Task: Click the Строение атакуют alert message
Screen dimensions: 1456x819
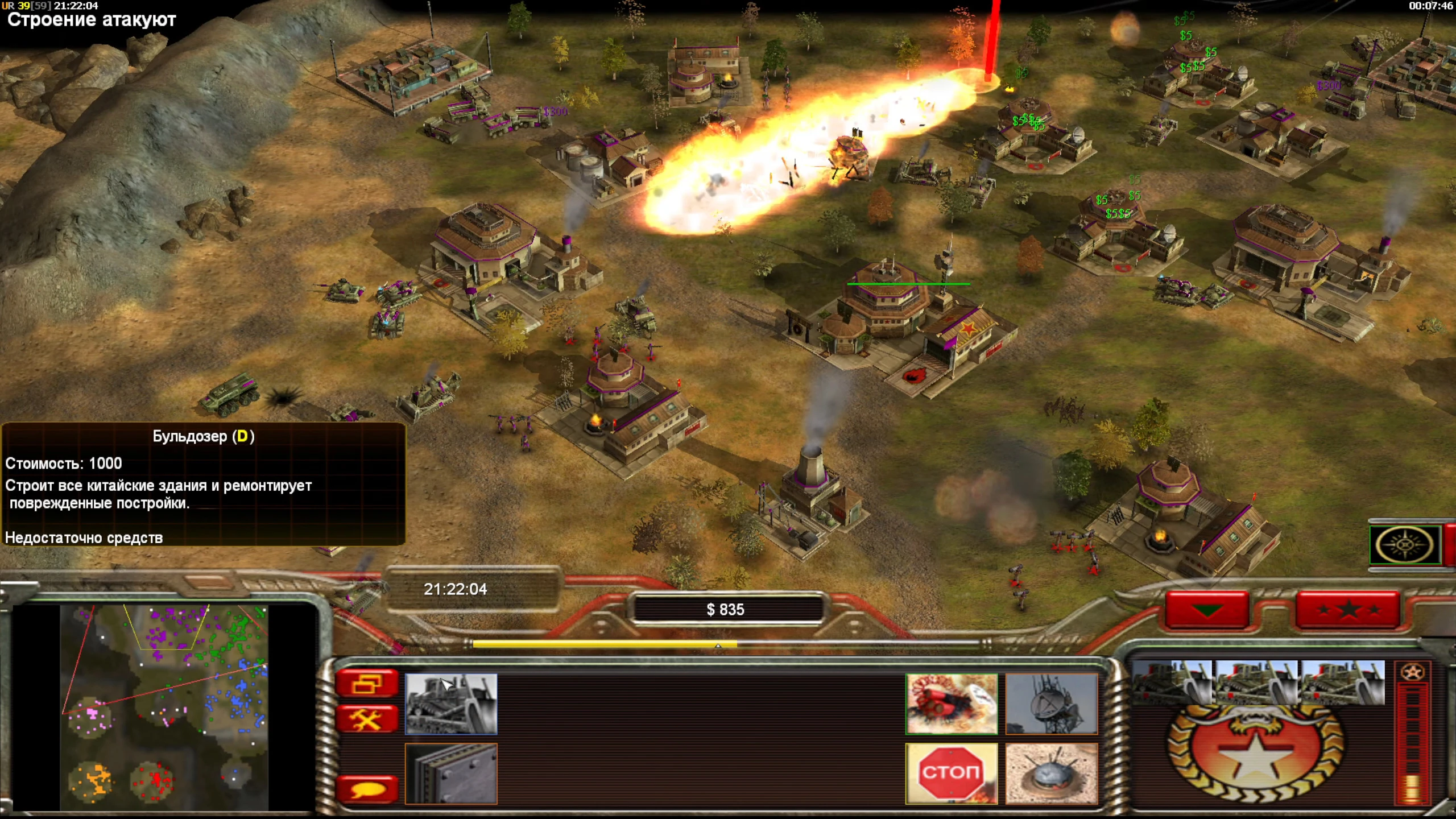Action: tap(91, 20)
